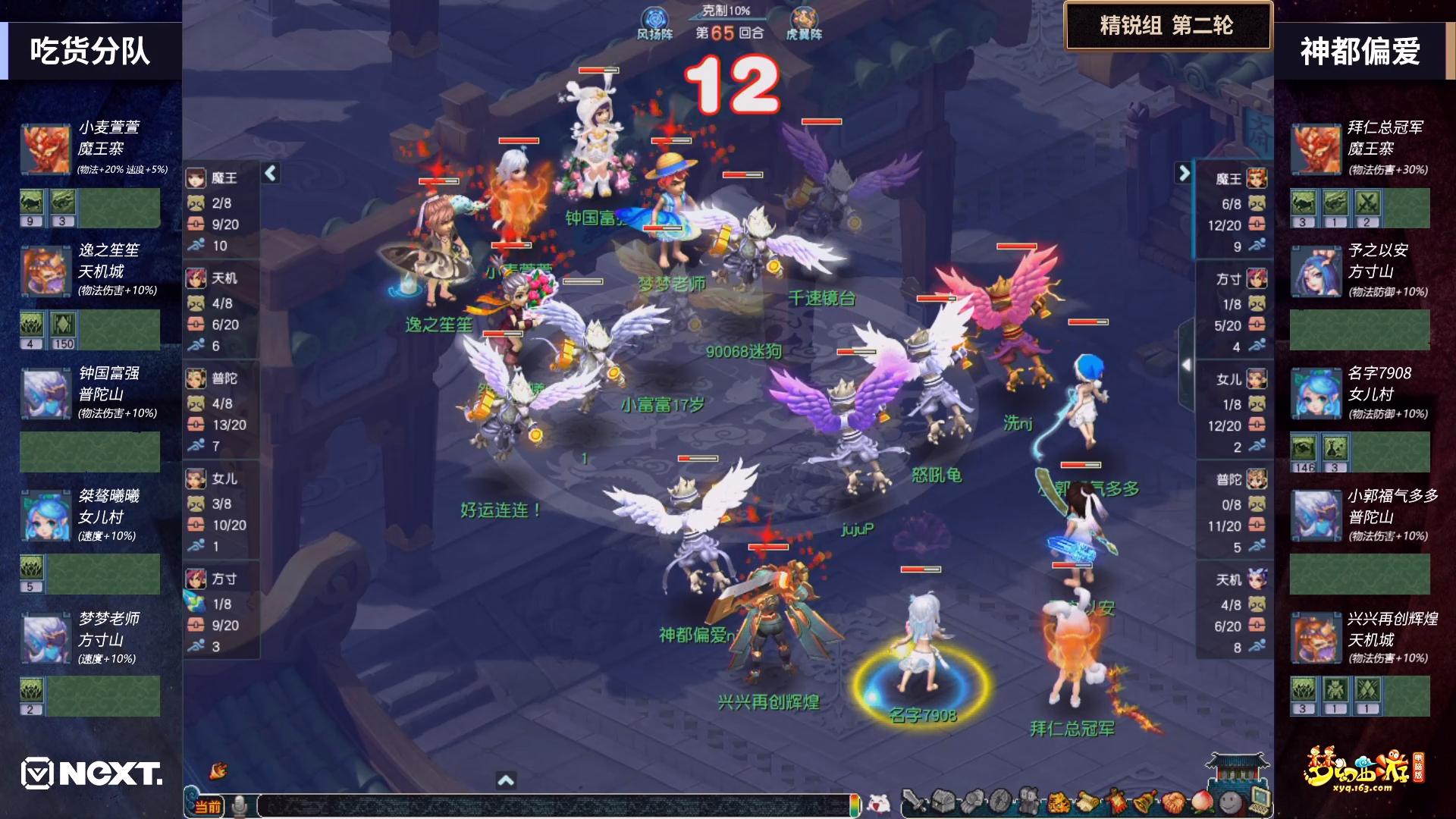Collapse the right team status panel
The height and width of the screenshot is (819, 1456).
1183,174
